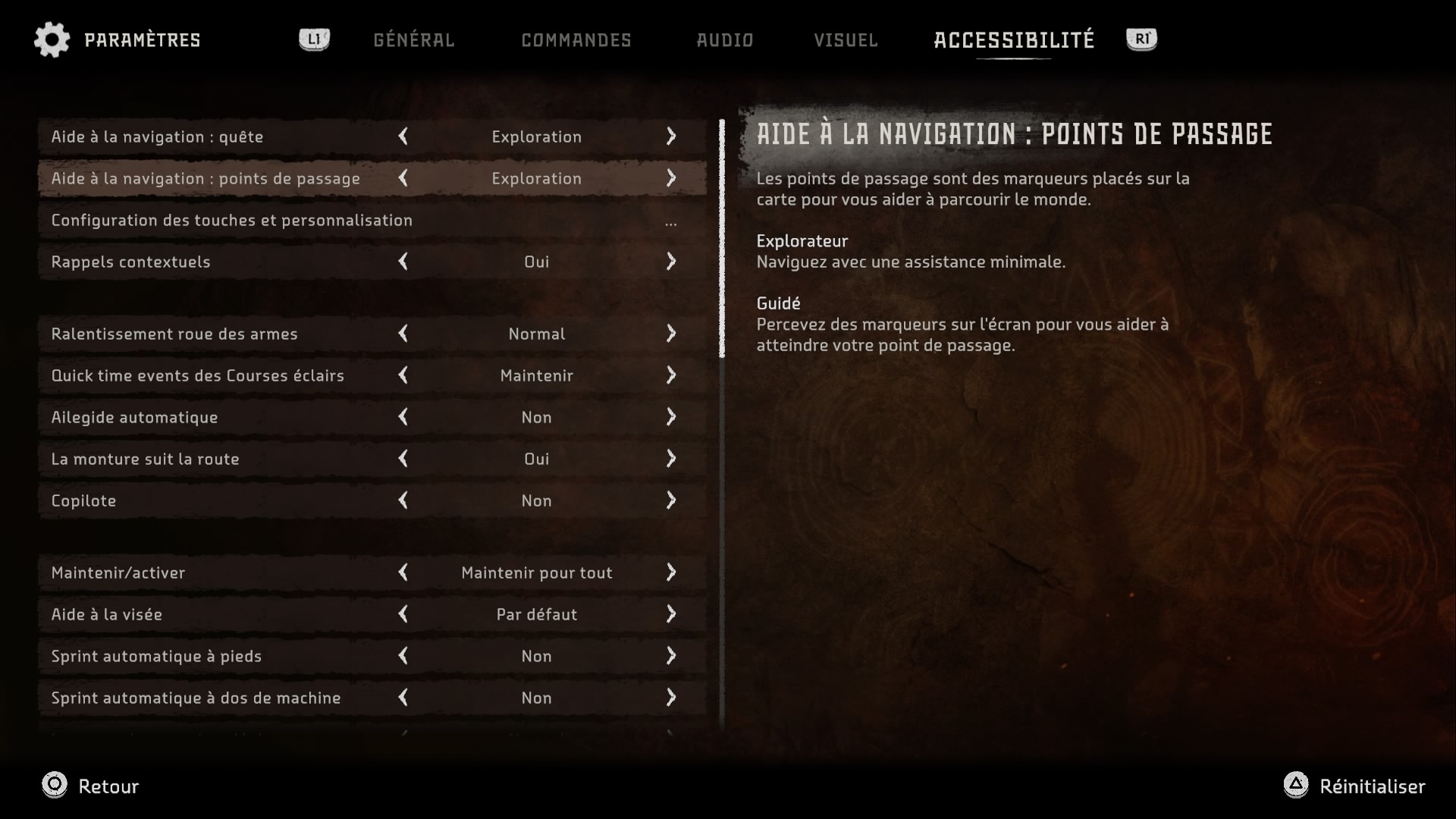This screenshot has width=1456, height=819.
Task: Go to the Visuel tab
Action: click(846, 40)
